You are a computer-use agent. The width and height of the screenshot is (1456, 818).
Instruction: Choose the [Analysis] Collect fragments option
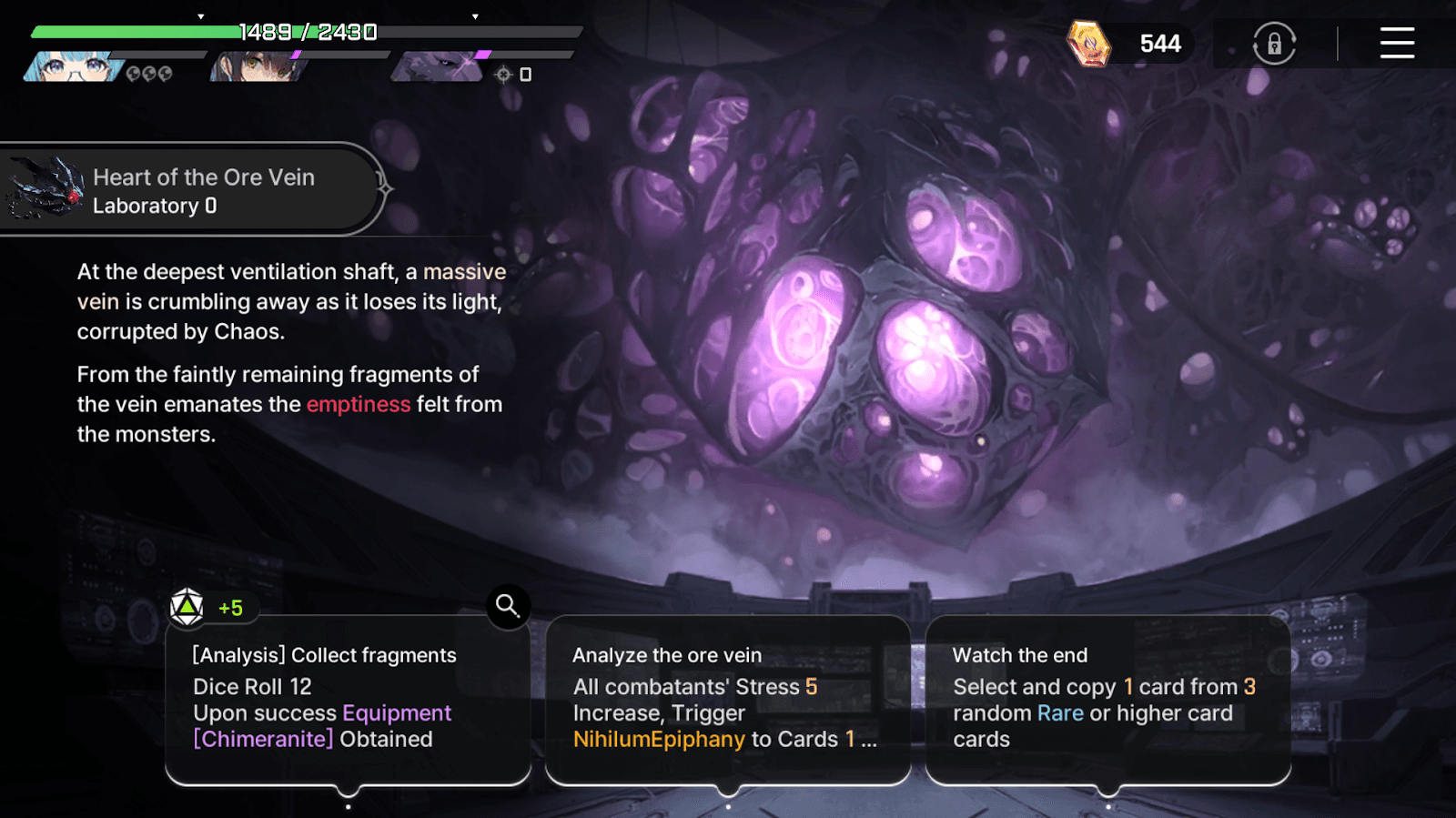(348, 701)
